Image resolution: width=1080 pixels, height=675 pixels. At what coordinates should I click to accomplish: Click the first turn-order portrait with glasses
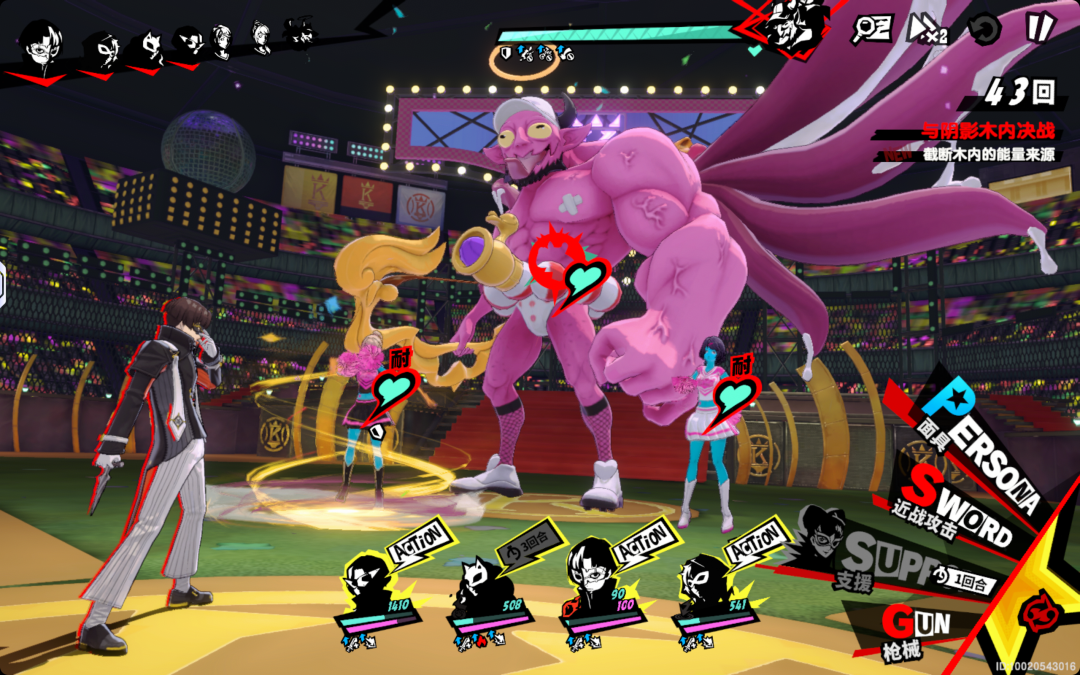42,44
